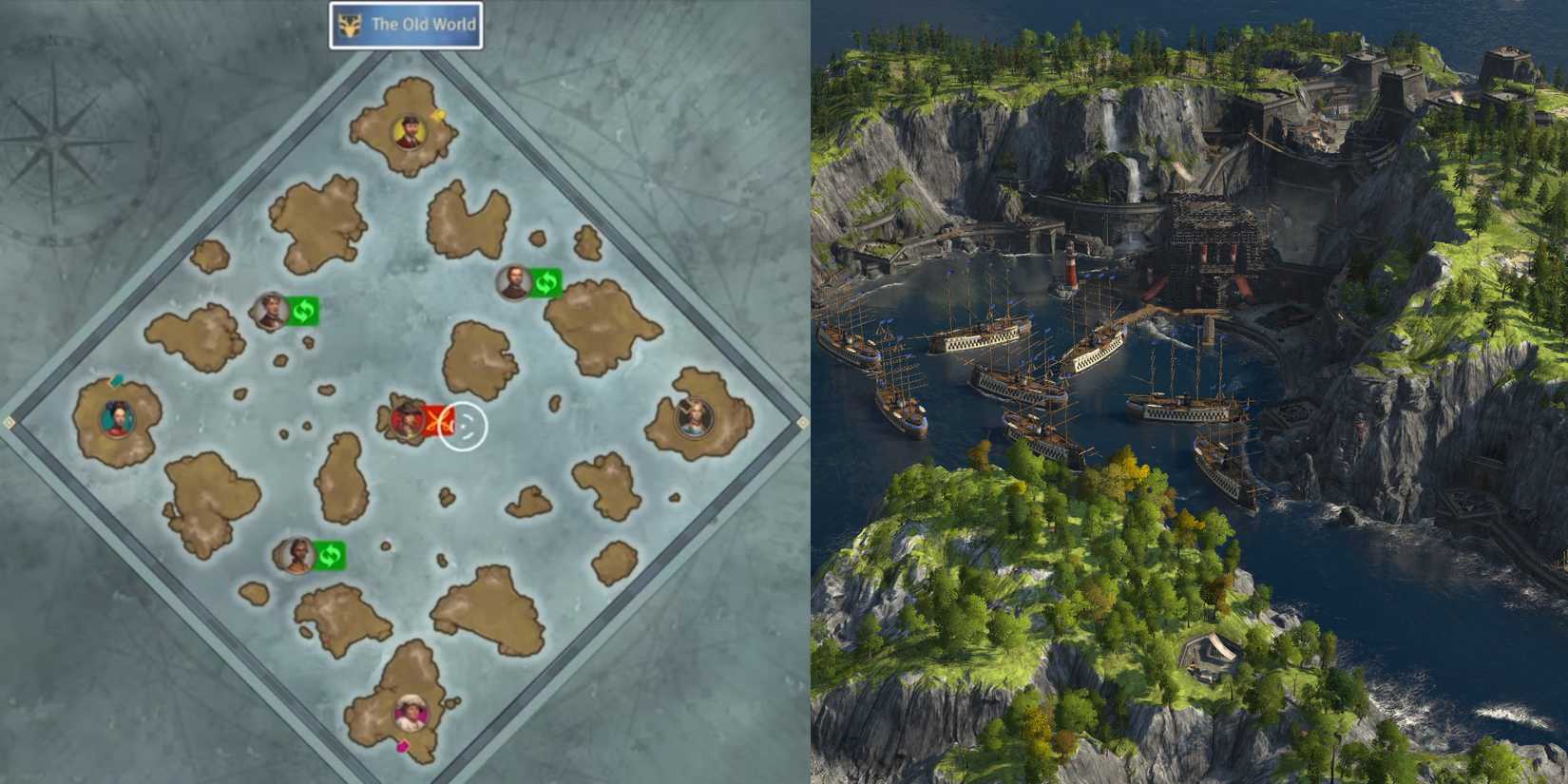Click the diamond node on the left map border

[x=10, y=422]
